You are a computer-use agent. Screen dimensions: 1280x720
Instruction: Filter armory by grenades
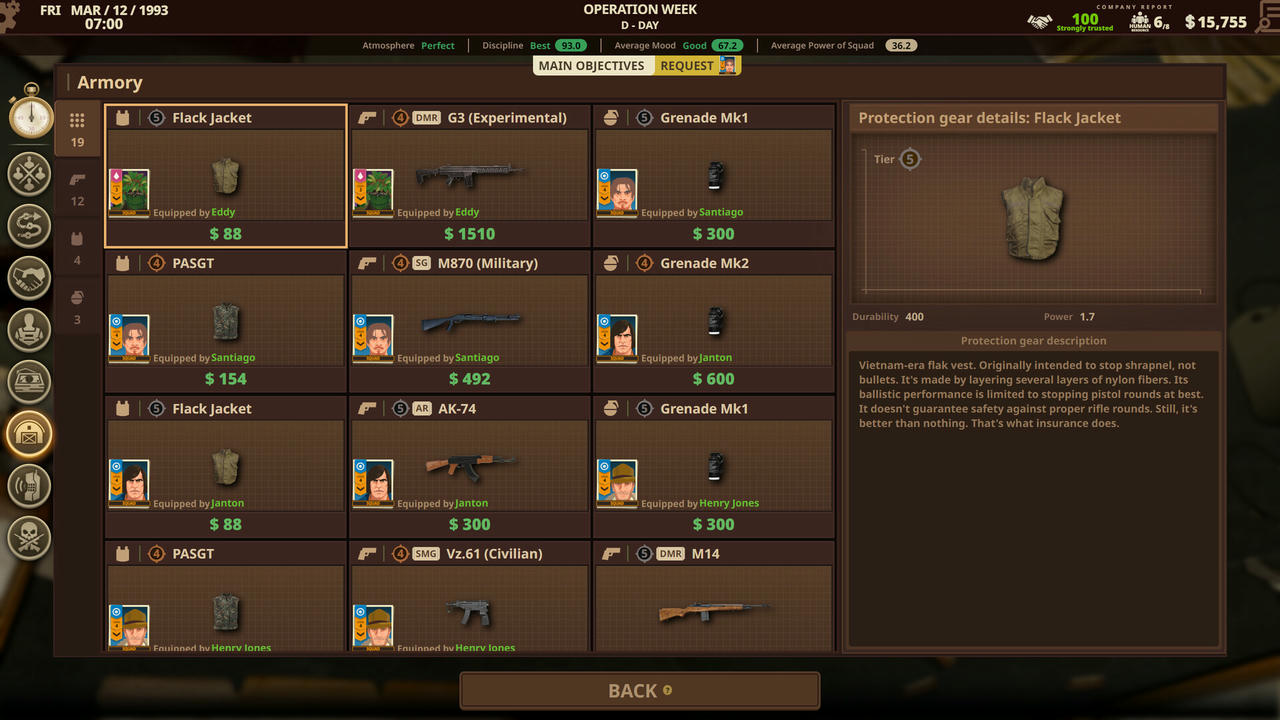coord(77,305)
